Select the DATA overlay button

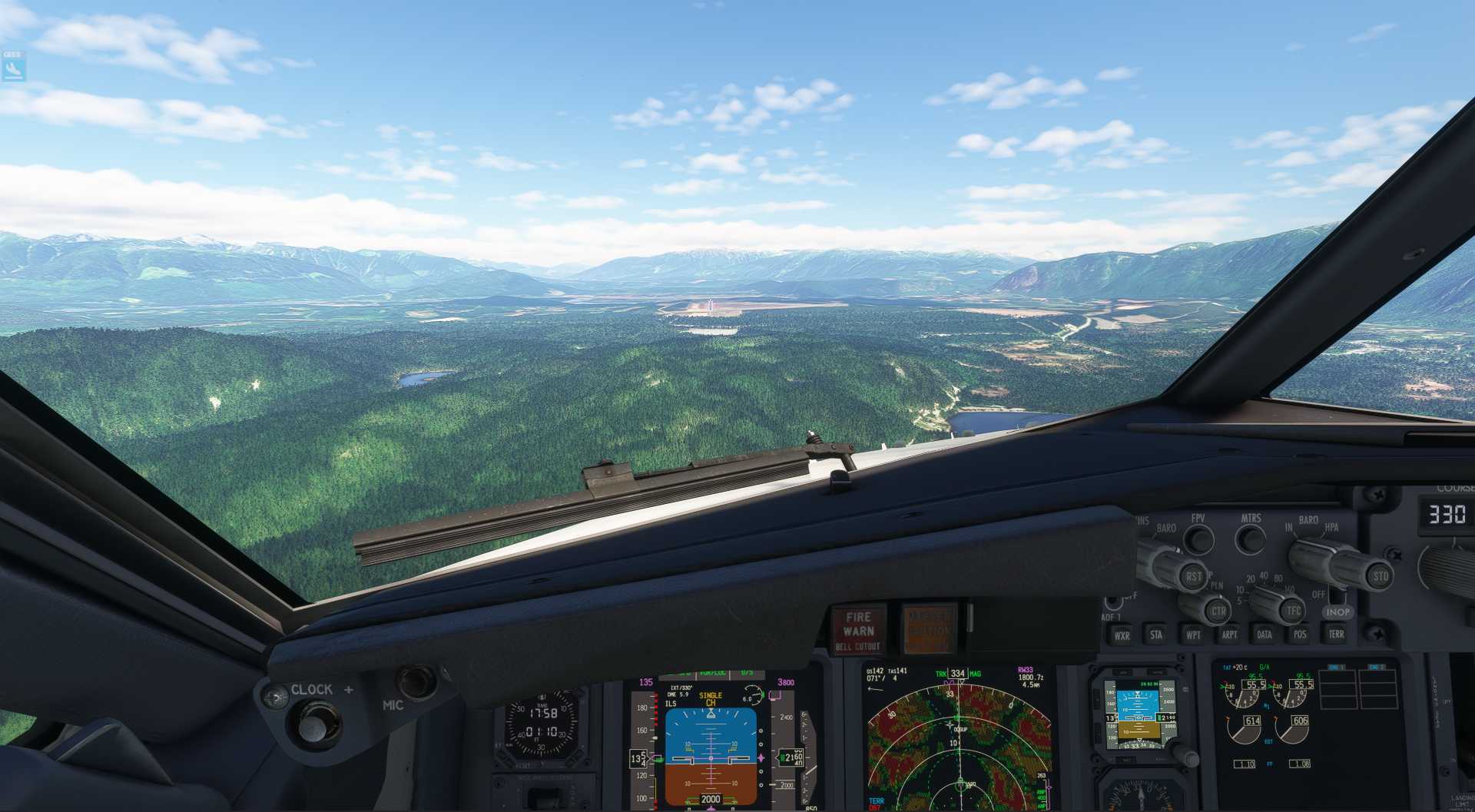(1263, 634)
